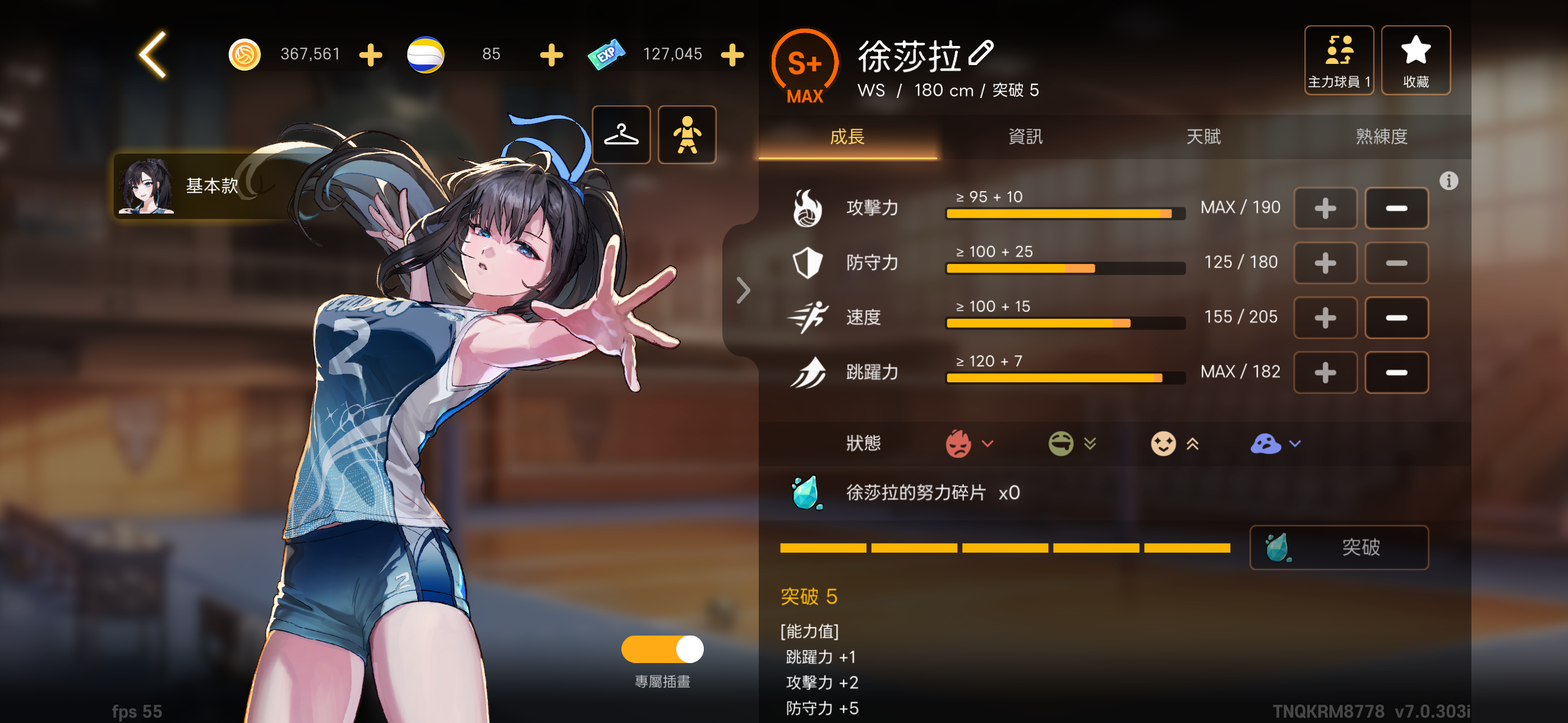
Task: Increase 攻擊力 with its plus button
Action: (1325, 208)
